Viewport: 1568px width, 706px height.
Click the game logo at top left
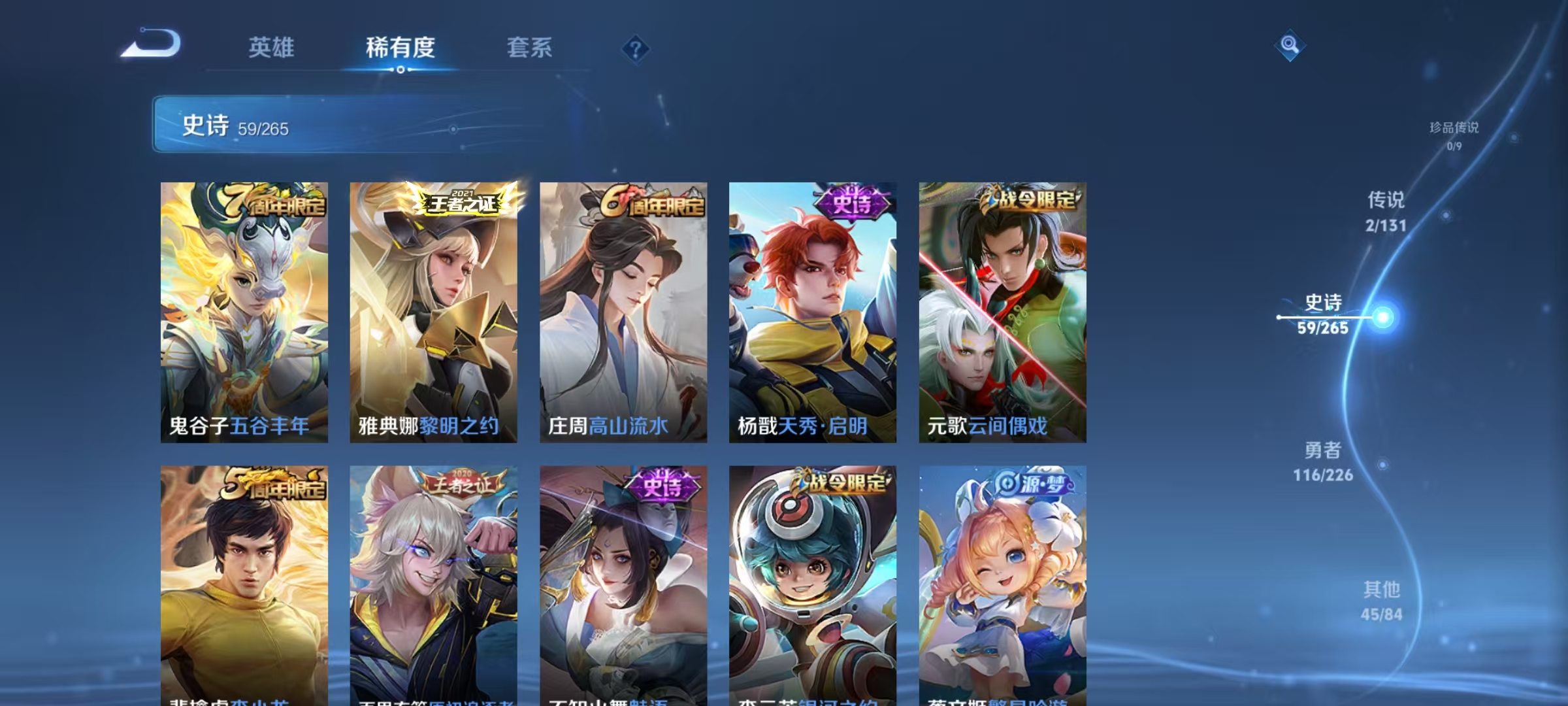pos(152,46)
